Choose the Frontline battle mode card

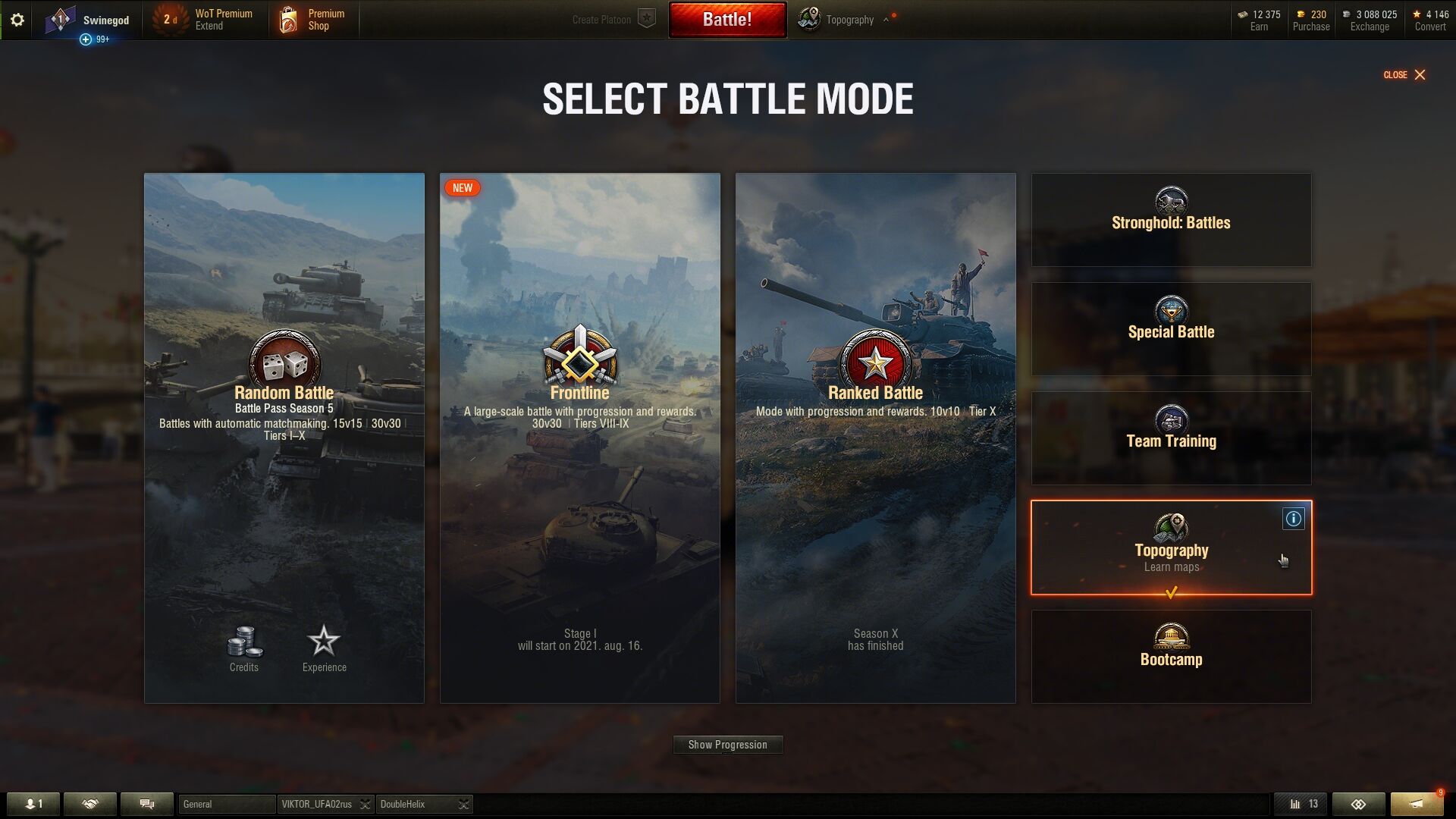point(579,438)
